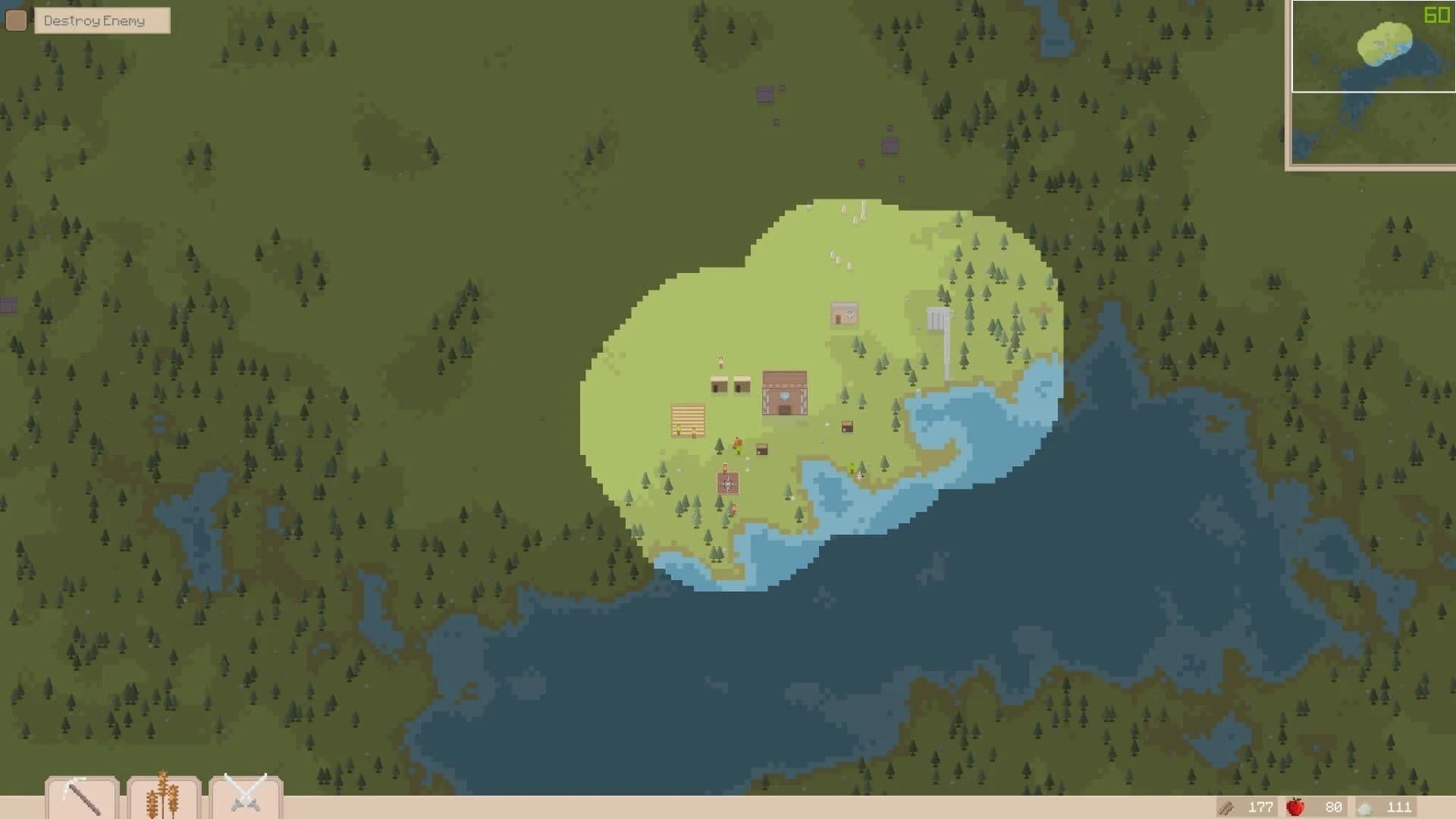This screenshot has width=1456, height=819.
Task: Click the red apple food icon
Action: (1296, 808)
